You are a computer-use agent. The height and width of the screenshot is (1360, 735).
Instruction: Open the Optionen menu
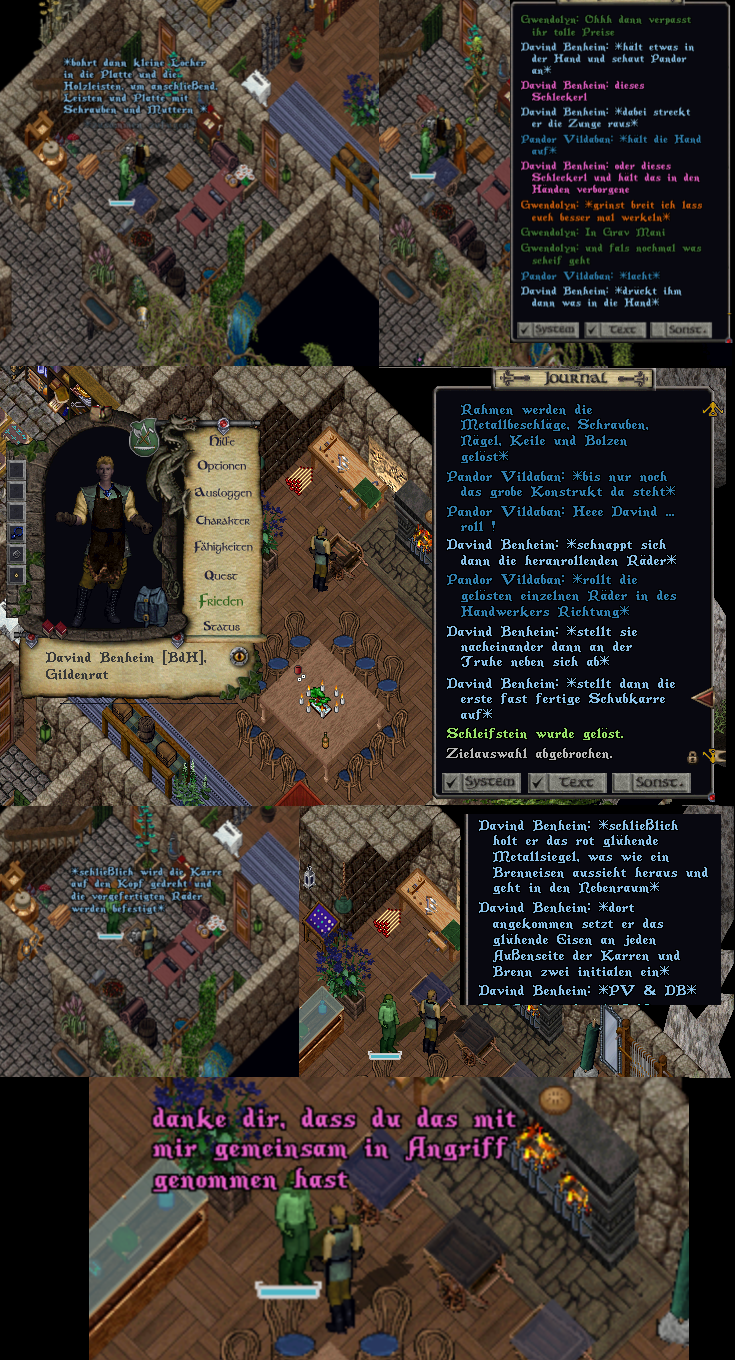tap(221, 466)
